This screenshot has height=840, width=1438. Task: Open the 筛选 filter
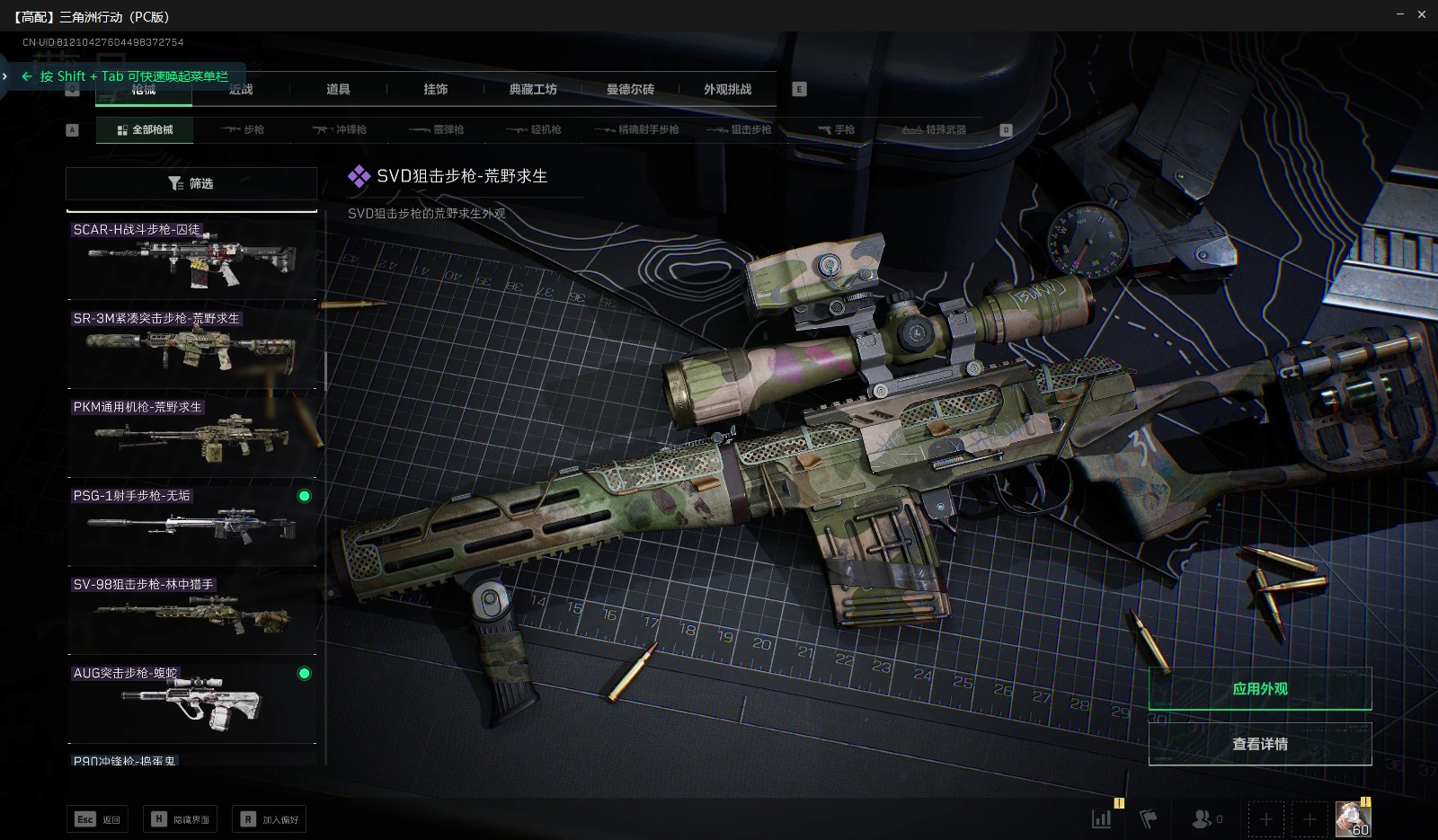coord(191,183)
